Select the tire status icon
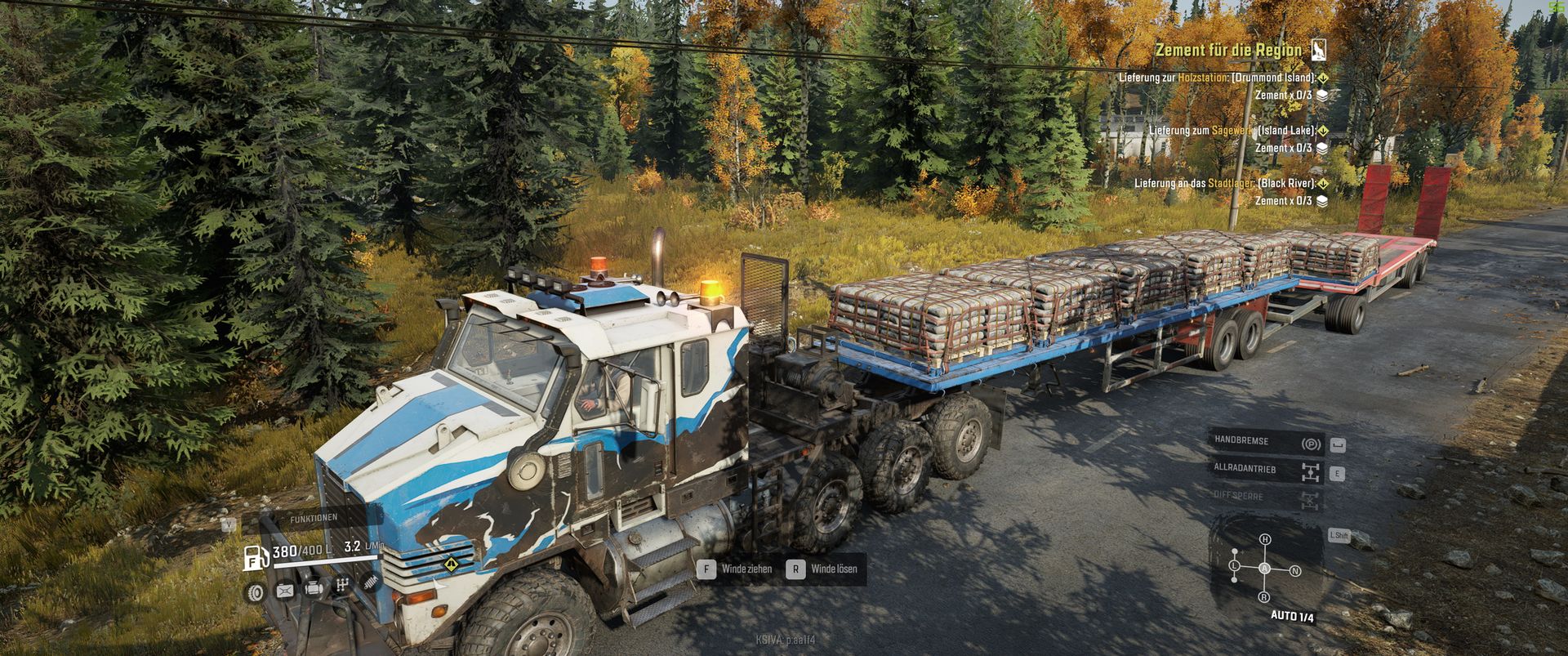 (x=256, y=591)
